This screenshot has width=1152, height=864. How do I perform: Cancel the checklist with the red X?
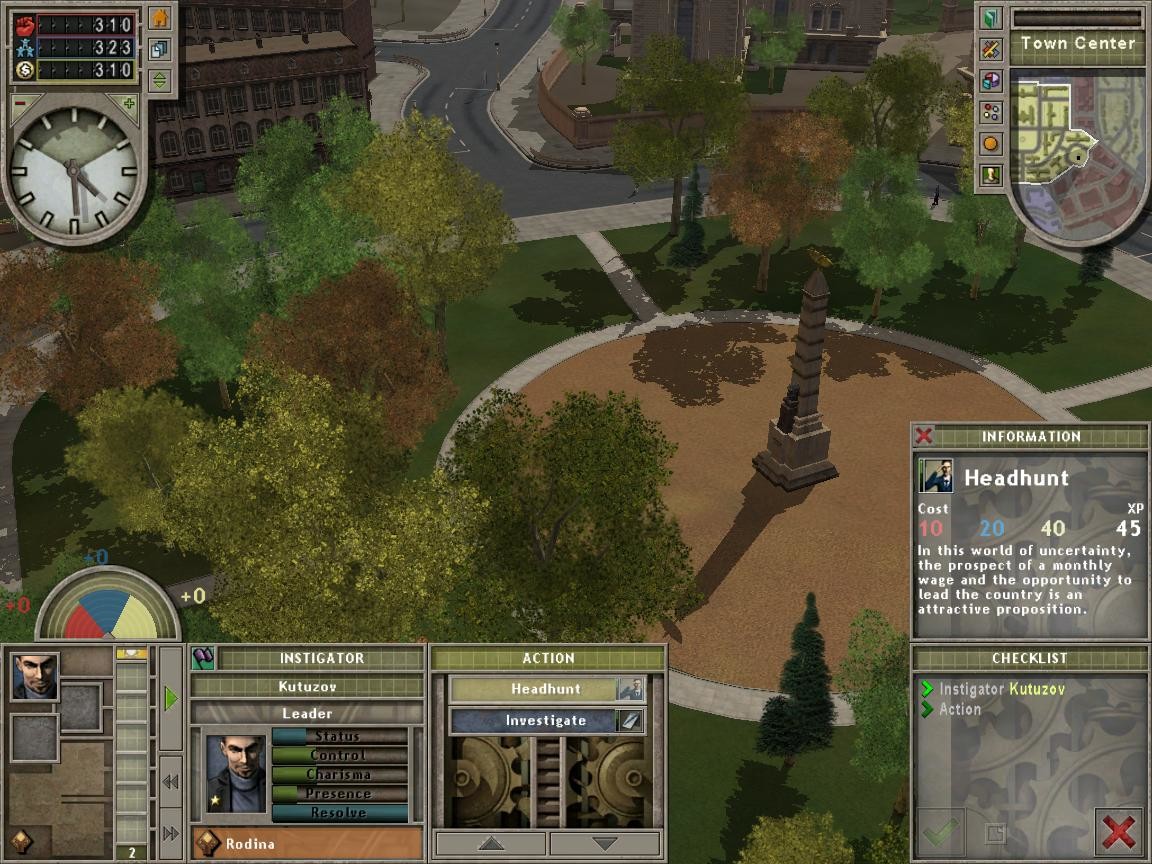1118,831
